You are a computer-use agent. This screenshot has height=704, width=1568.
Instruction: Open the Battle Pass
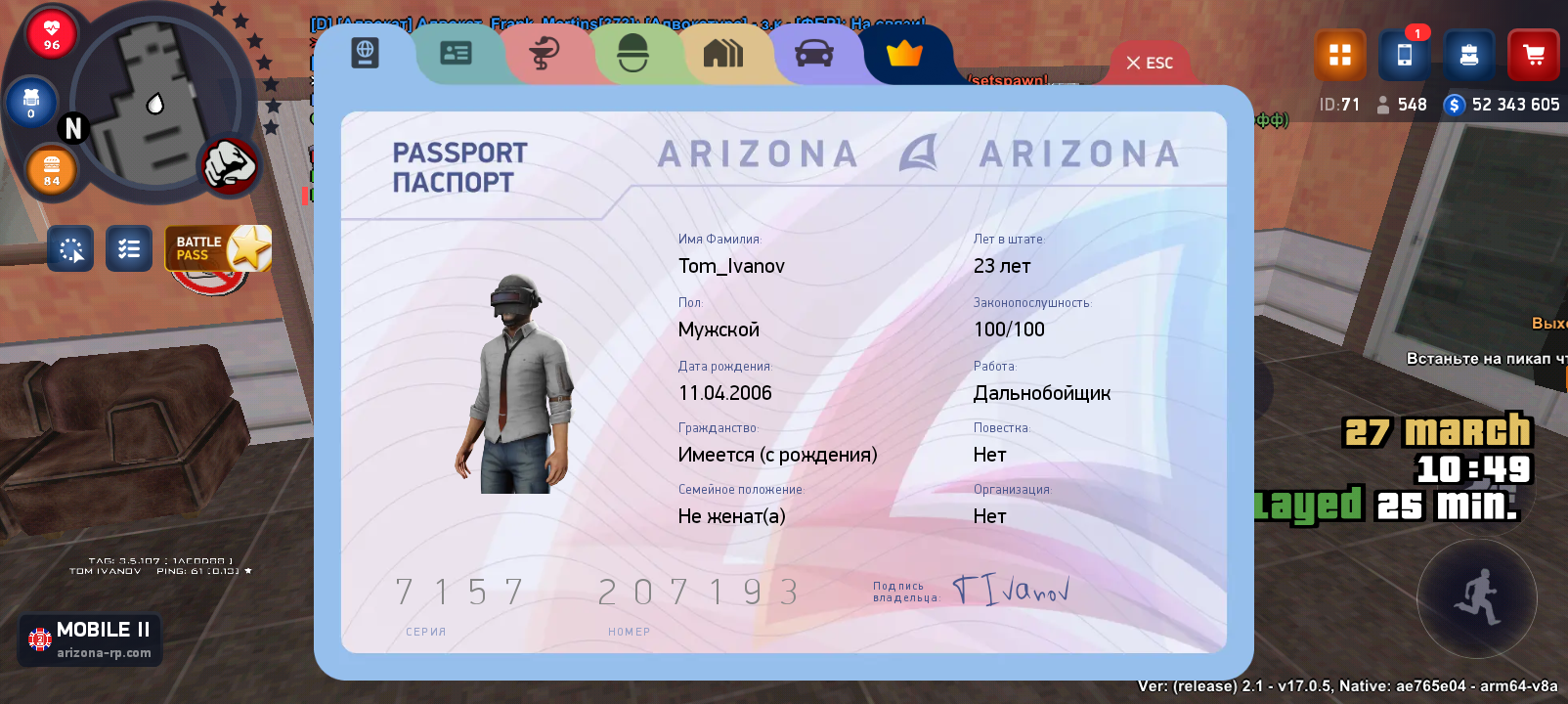pos(217,248)
